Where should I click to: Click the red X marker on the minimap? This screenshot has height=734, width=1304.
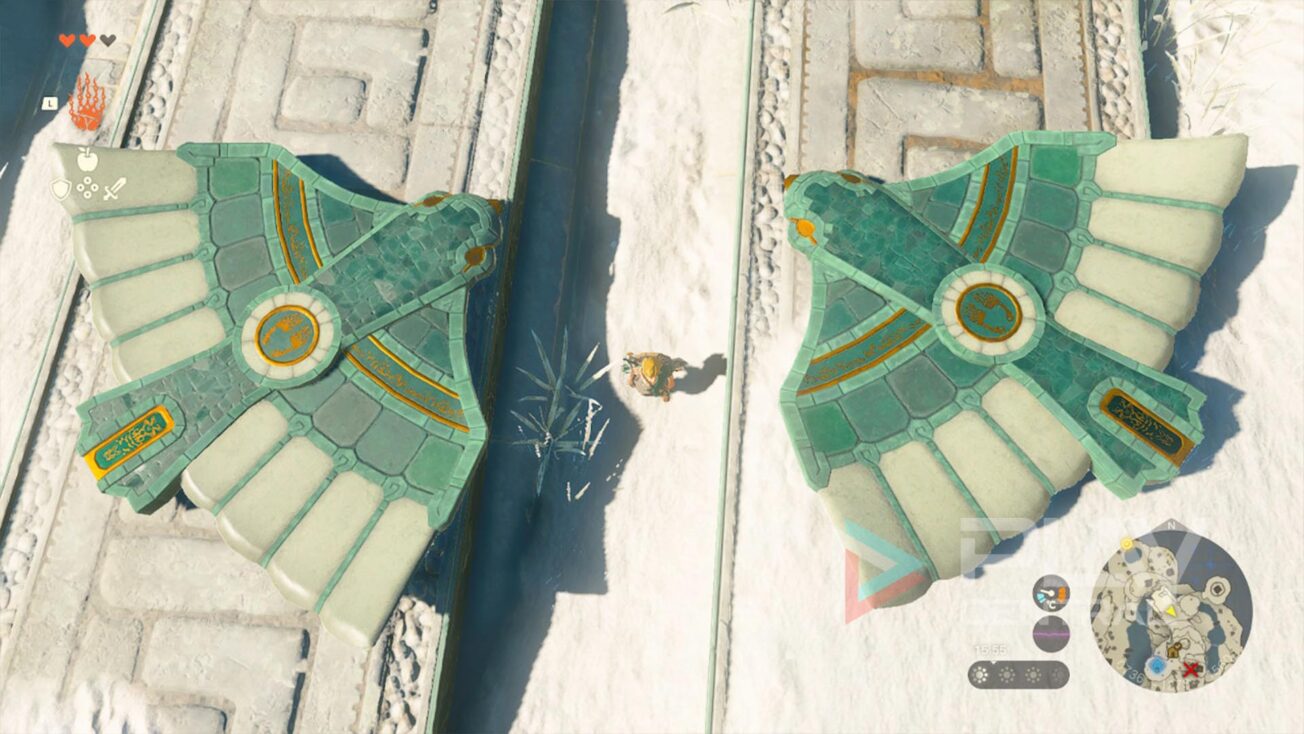coord(1191,670)
